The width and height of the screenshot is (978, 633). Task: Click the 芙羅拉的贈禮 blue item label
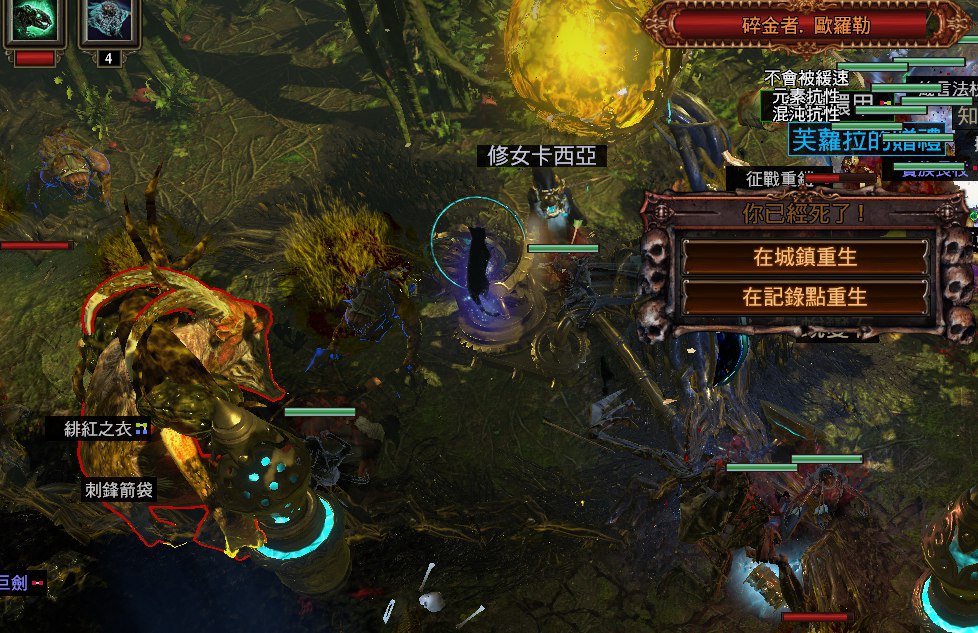pyautogui.click(x=866, y=140)
